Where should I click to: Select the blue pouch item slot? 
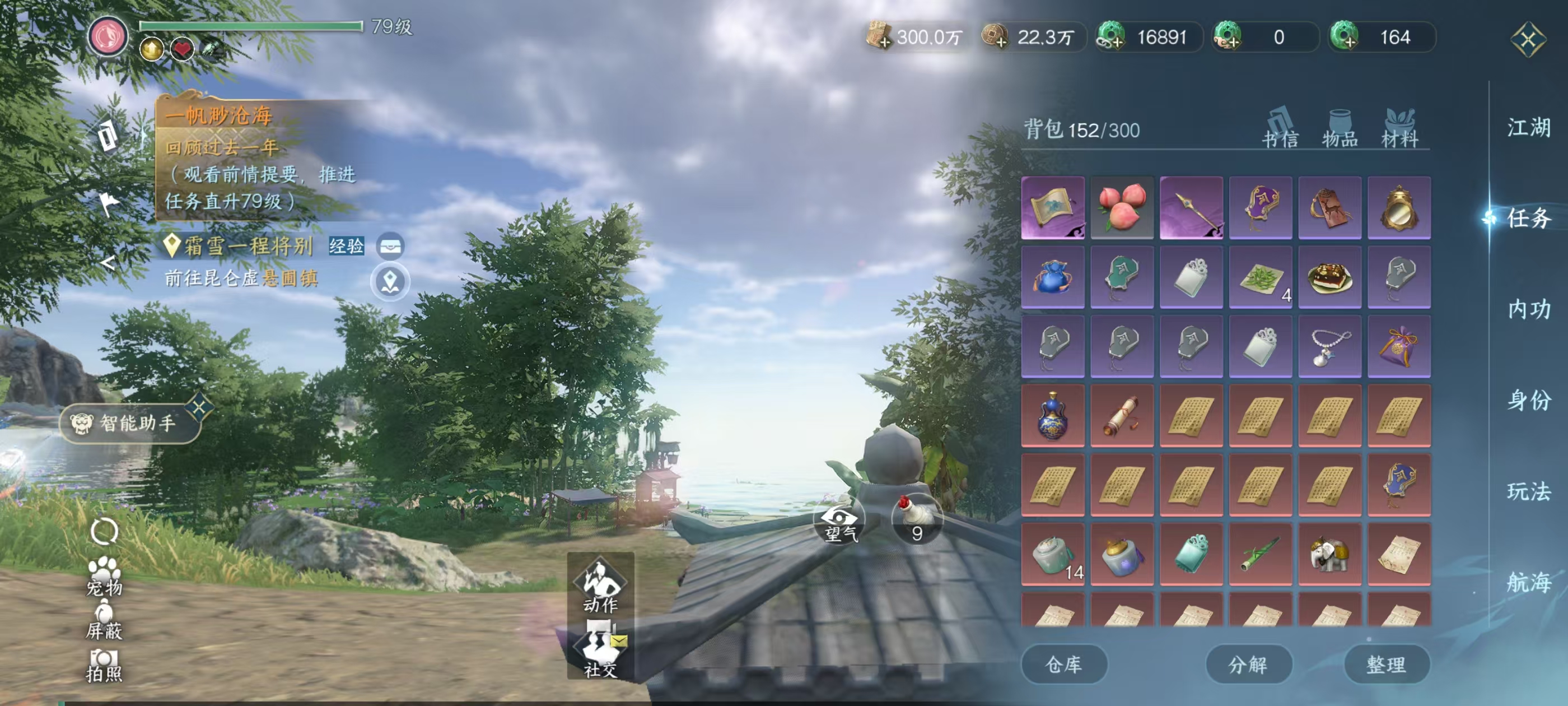1052,277
